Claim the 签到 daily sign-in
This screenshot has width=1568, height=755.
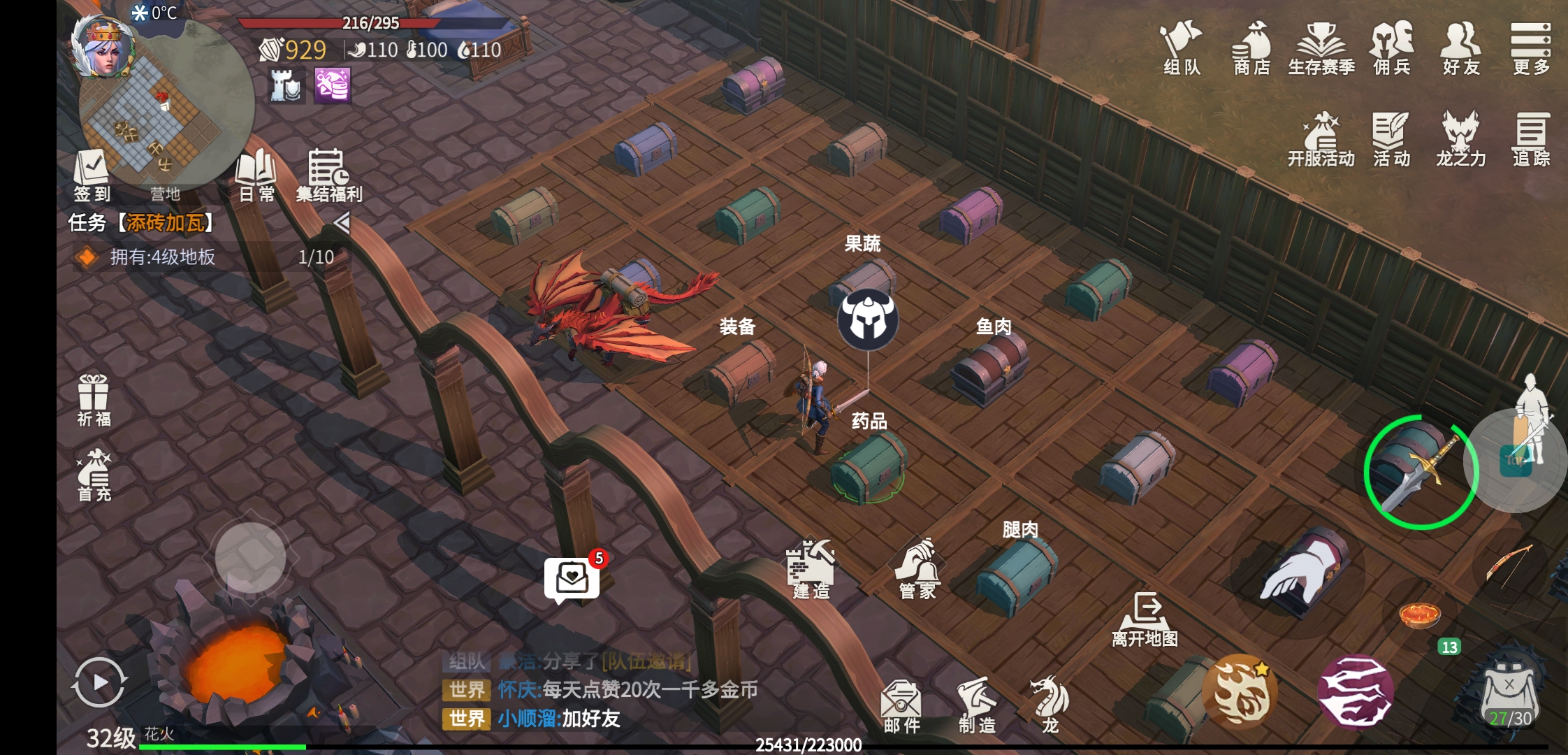(92, 175)
